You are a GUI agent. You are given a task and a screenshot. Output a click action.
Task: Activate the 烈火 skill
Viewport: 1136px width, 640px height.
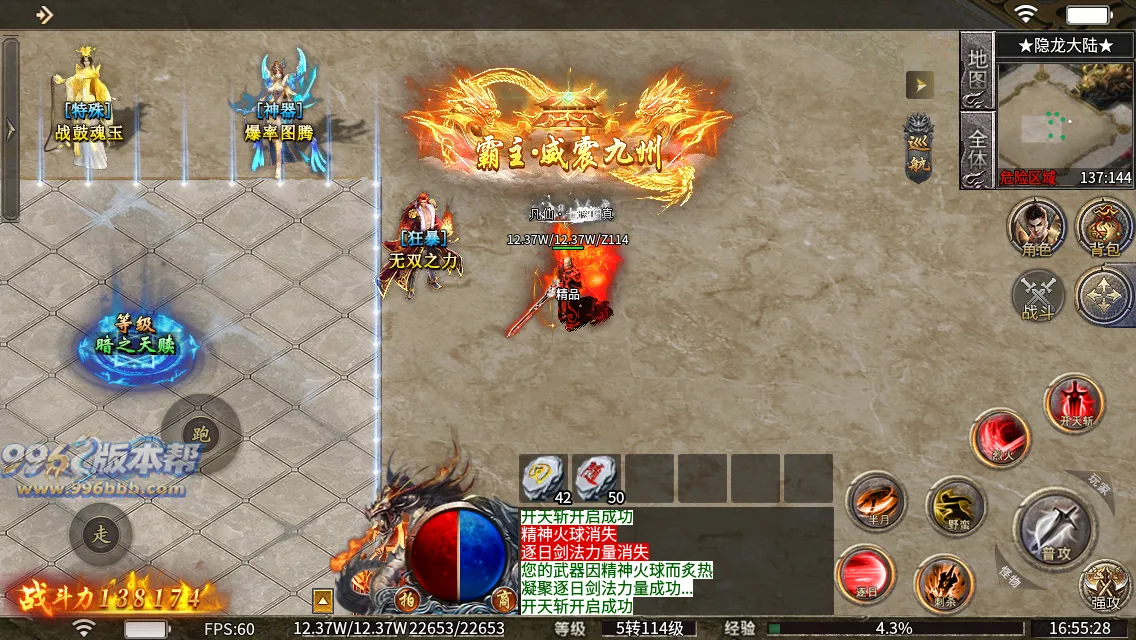pyautogui.click(x=1000, y=438)
